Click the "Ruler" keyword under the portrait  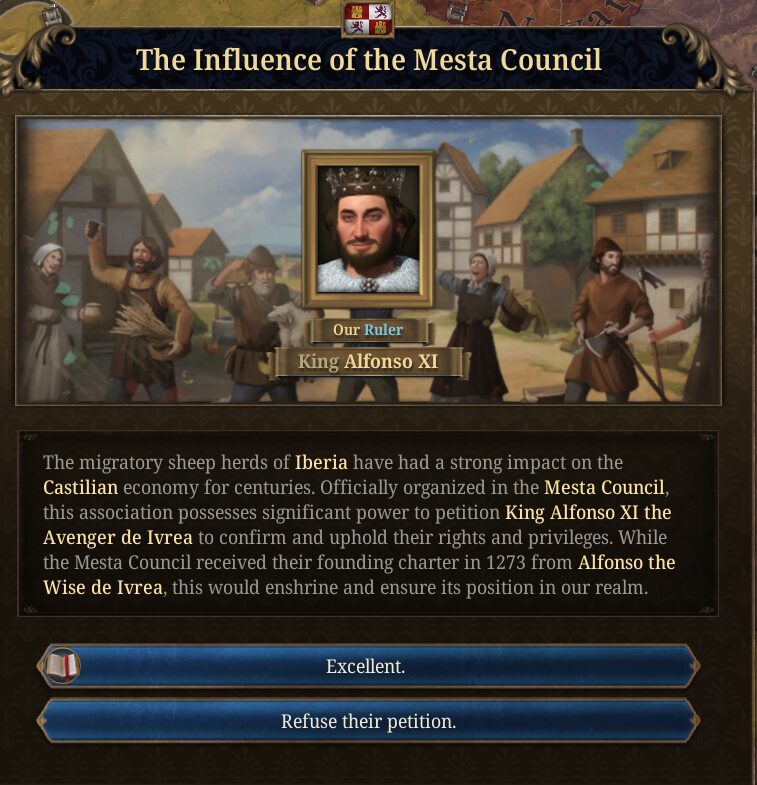point(383,330)
